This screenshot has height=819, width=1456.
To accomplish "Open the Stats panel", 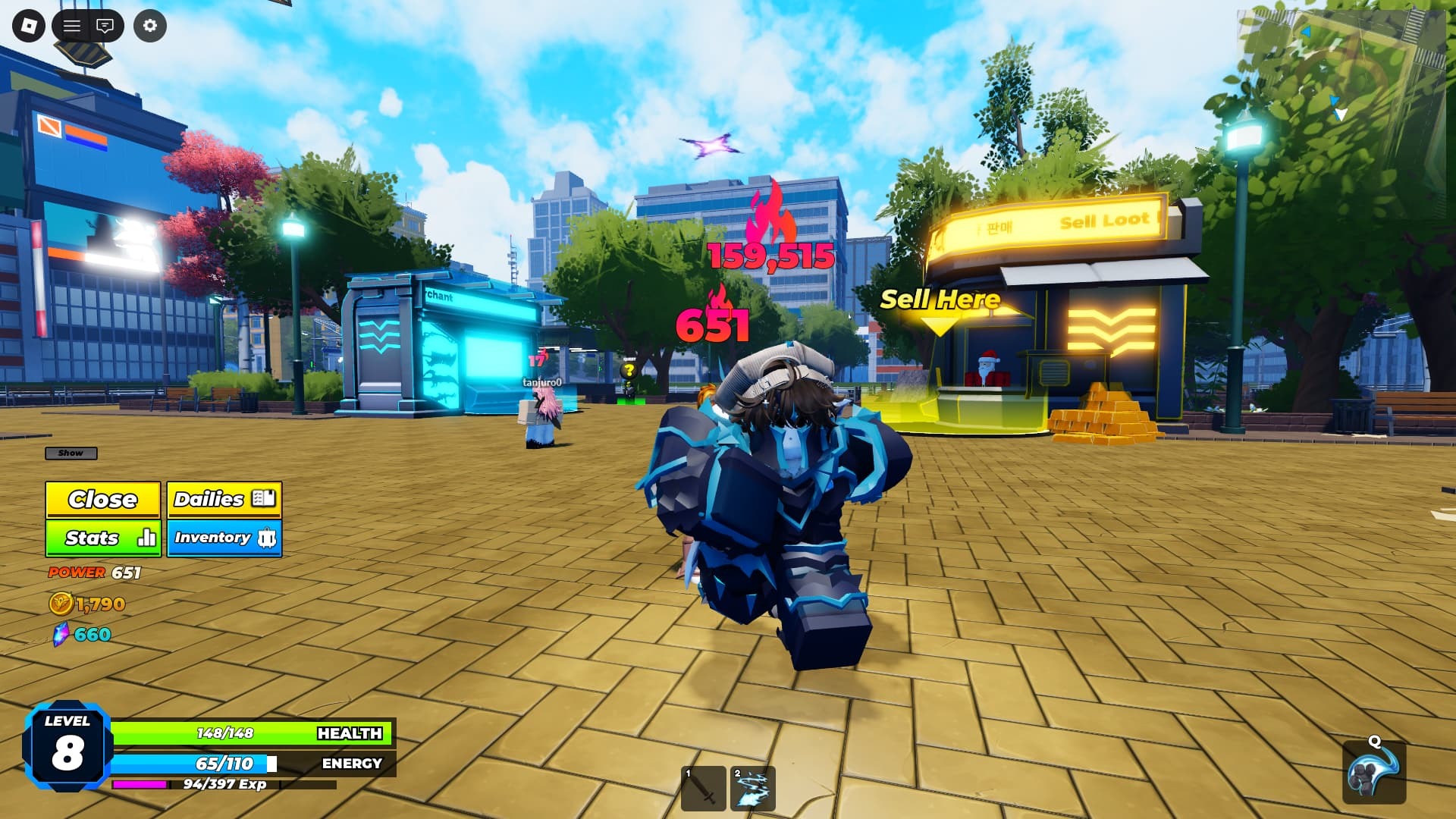I will [x=102, y=538].
